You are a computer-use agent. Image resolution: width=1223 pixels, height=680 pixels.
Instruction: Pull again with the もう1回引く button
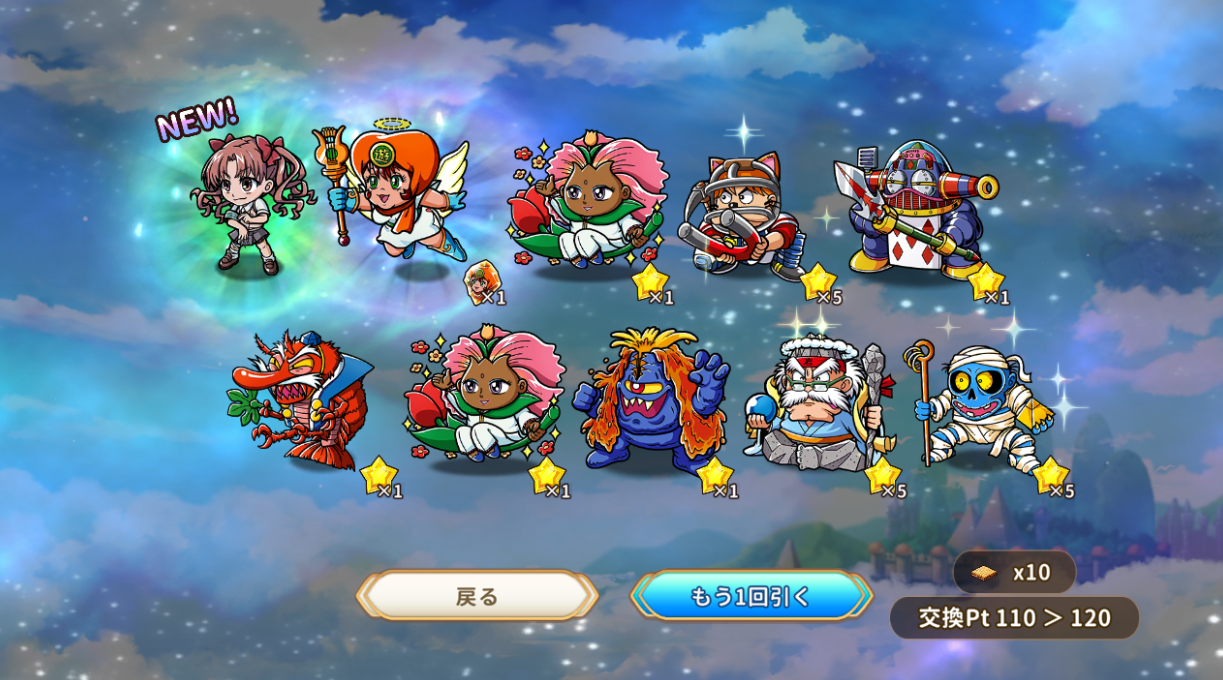750,596
